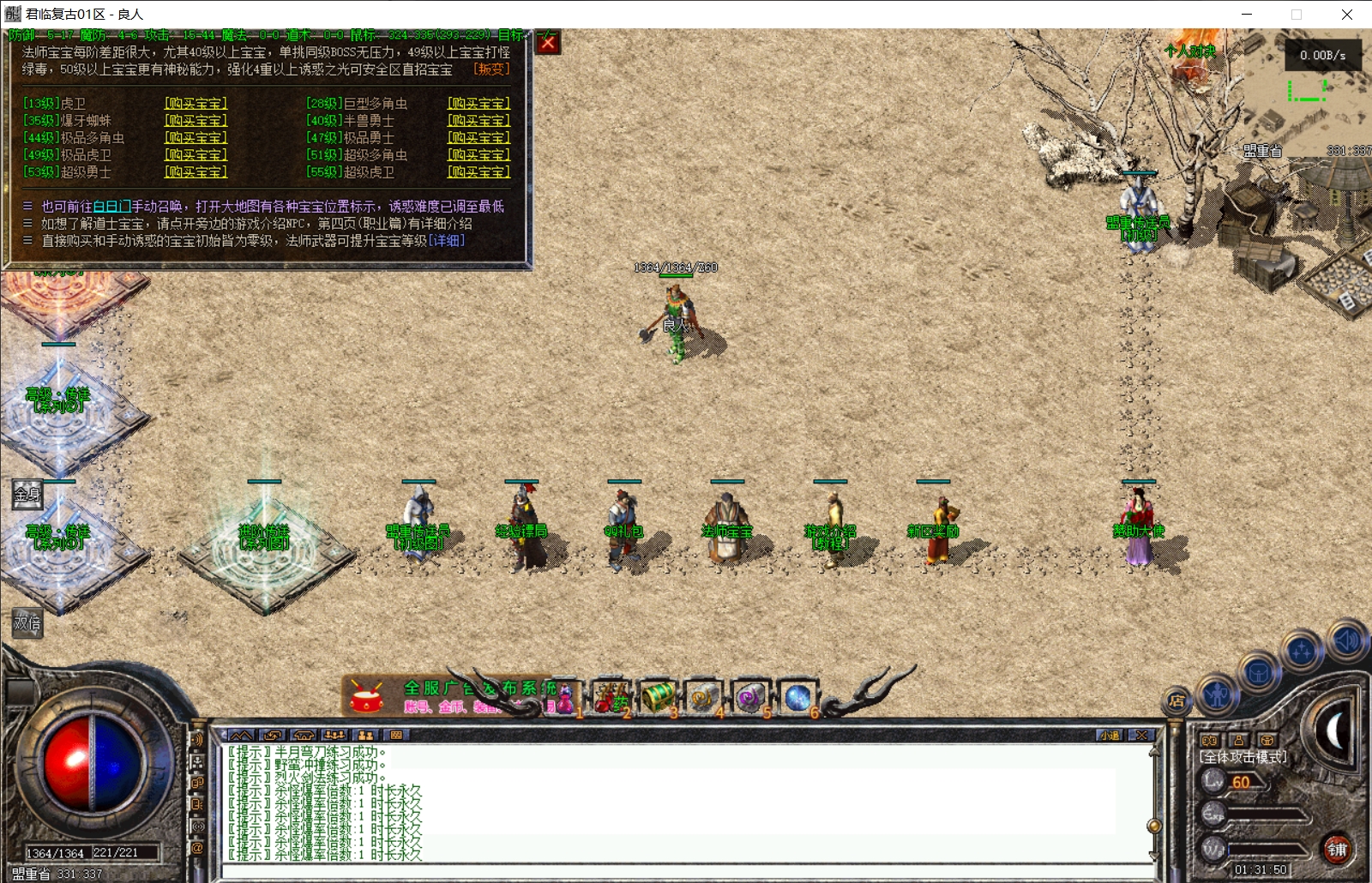Select the green treasure chest in slot 3
1372x883 pixels.
pyautogui.click(x=658, y=698)
